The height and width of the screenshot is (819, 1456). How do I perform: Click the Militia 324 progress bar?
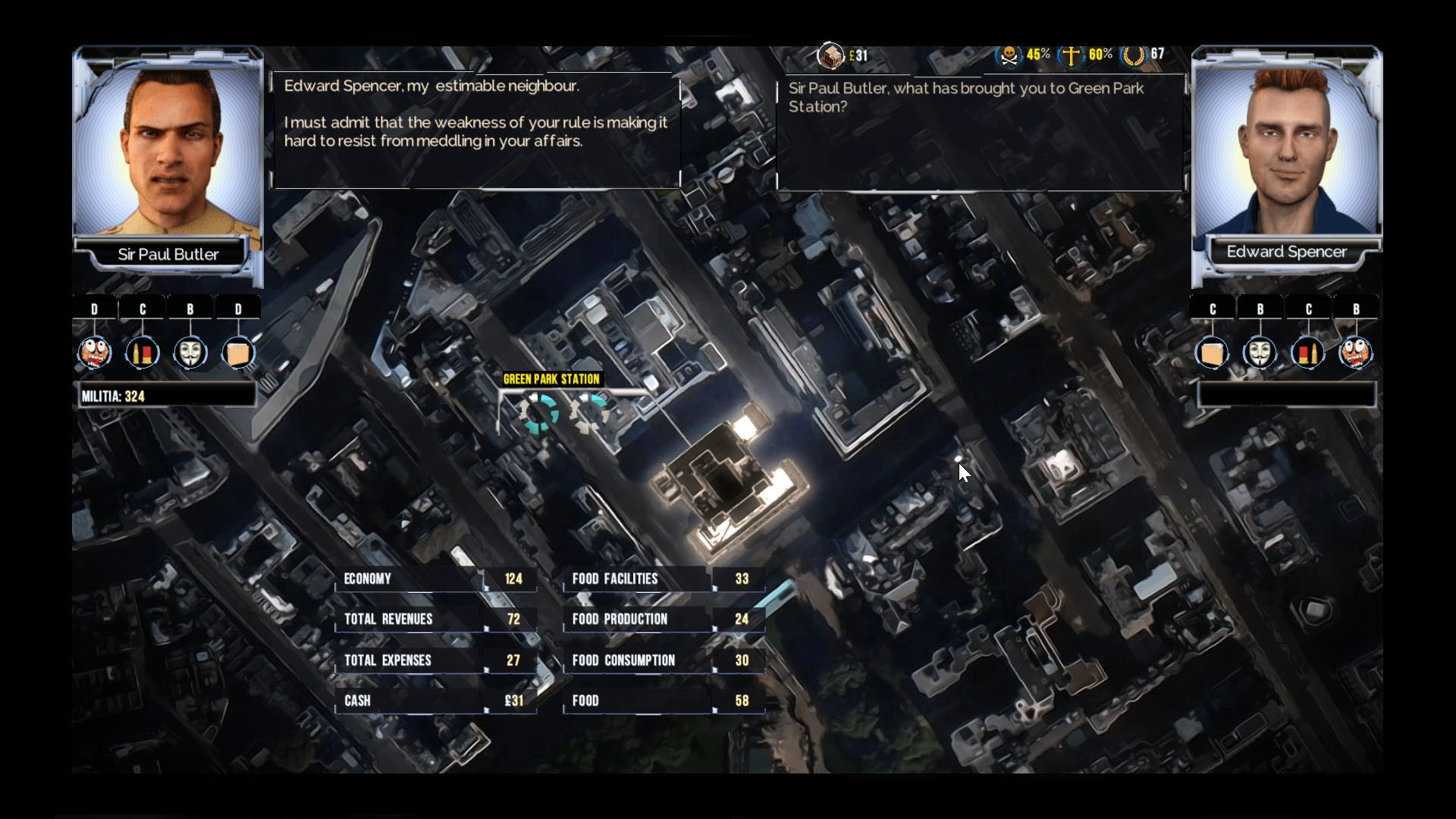point(167,395)
